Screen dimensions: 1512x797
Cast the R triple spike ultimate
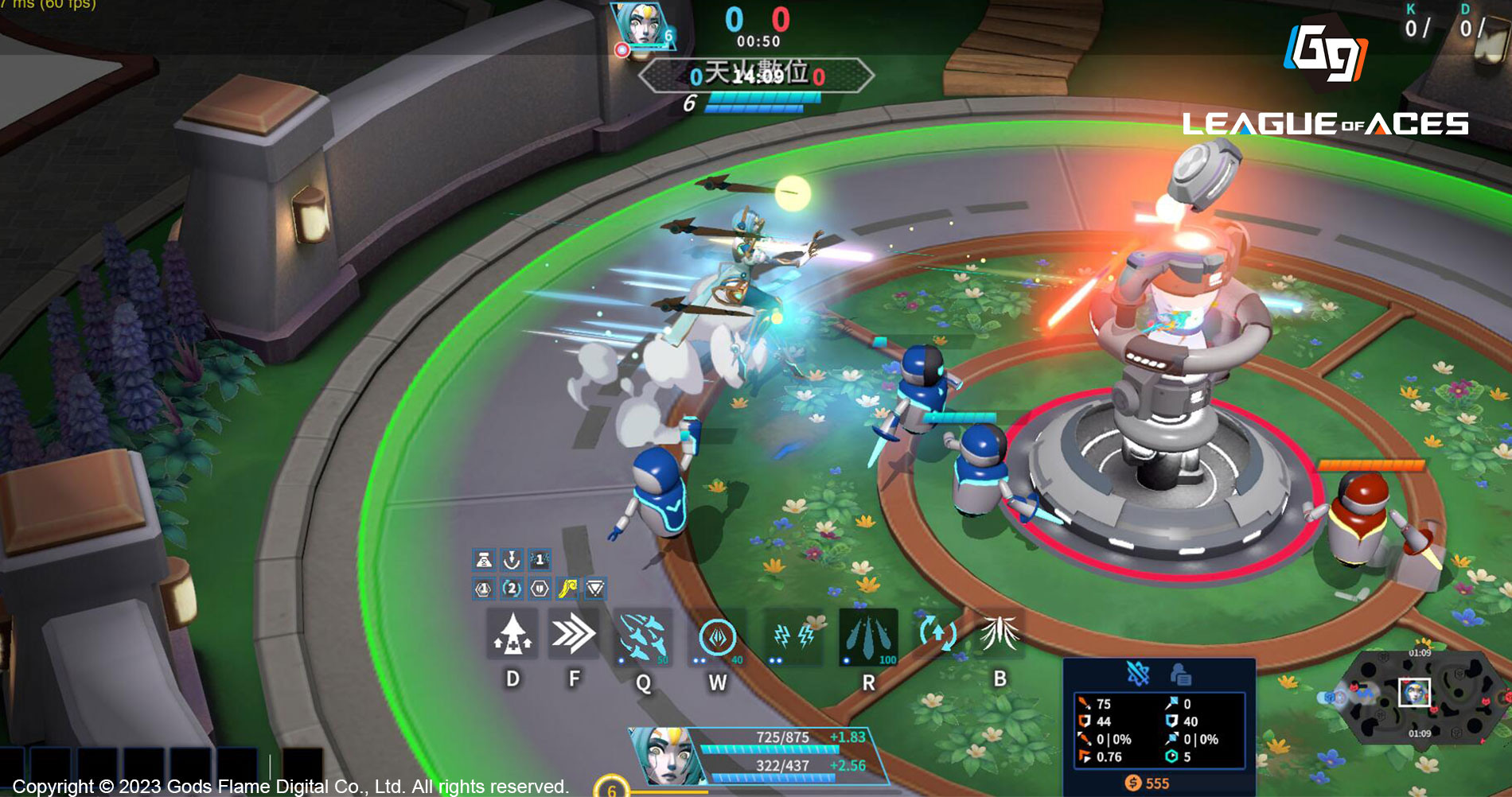[x=868, y=636]
